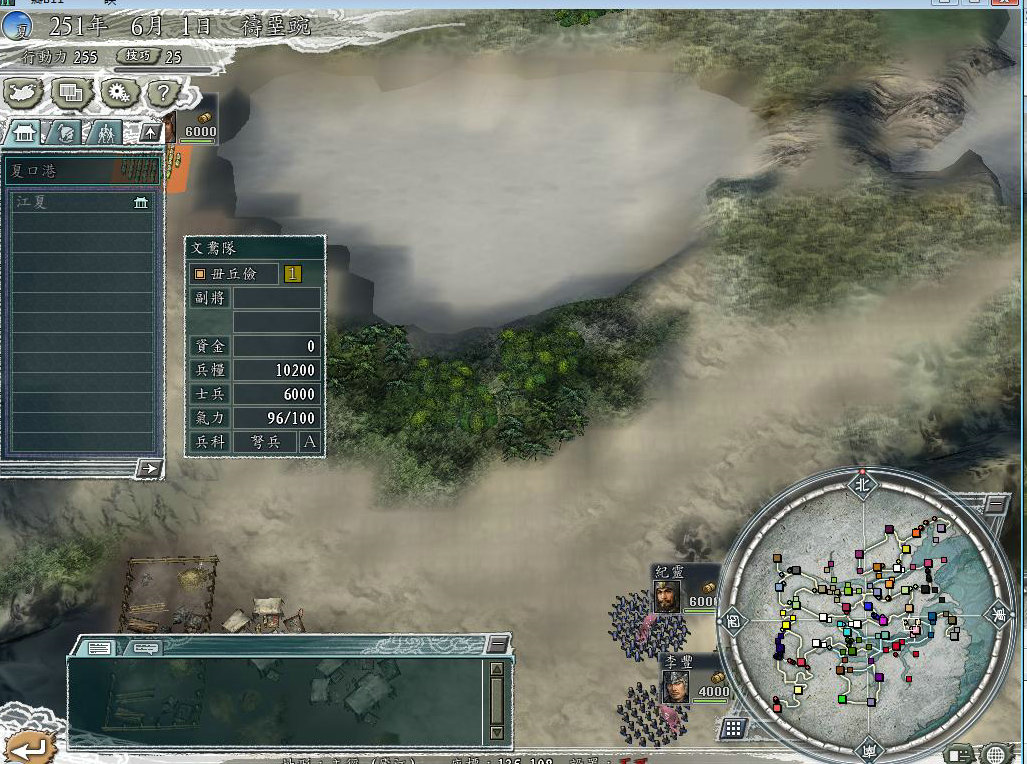Switch to the speech bubble tab in message window
1027x764 pixels.
coord(144,648)
